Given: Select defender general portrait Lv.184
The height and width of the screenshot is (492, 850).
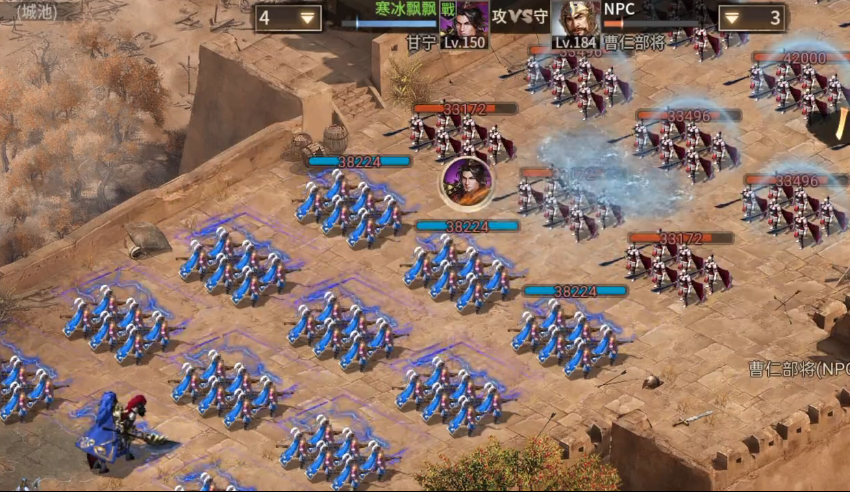Looking at the screenshot, I should click(576, 22).
